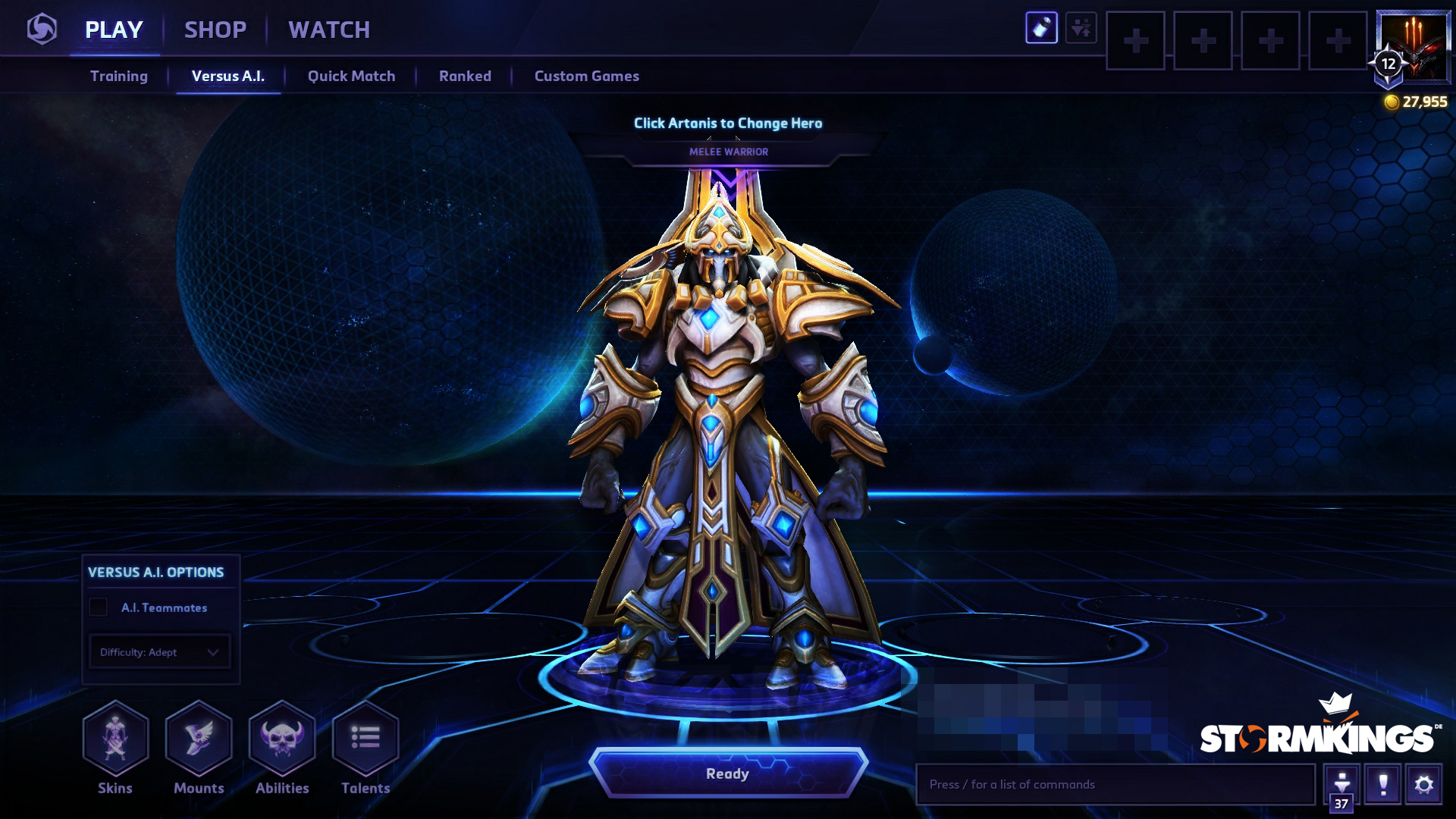Show the Talents list
This screenshot has width=1456, height=819.
(x=366, y=739)
